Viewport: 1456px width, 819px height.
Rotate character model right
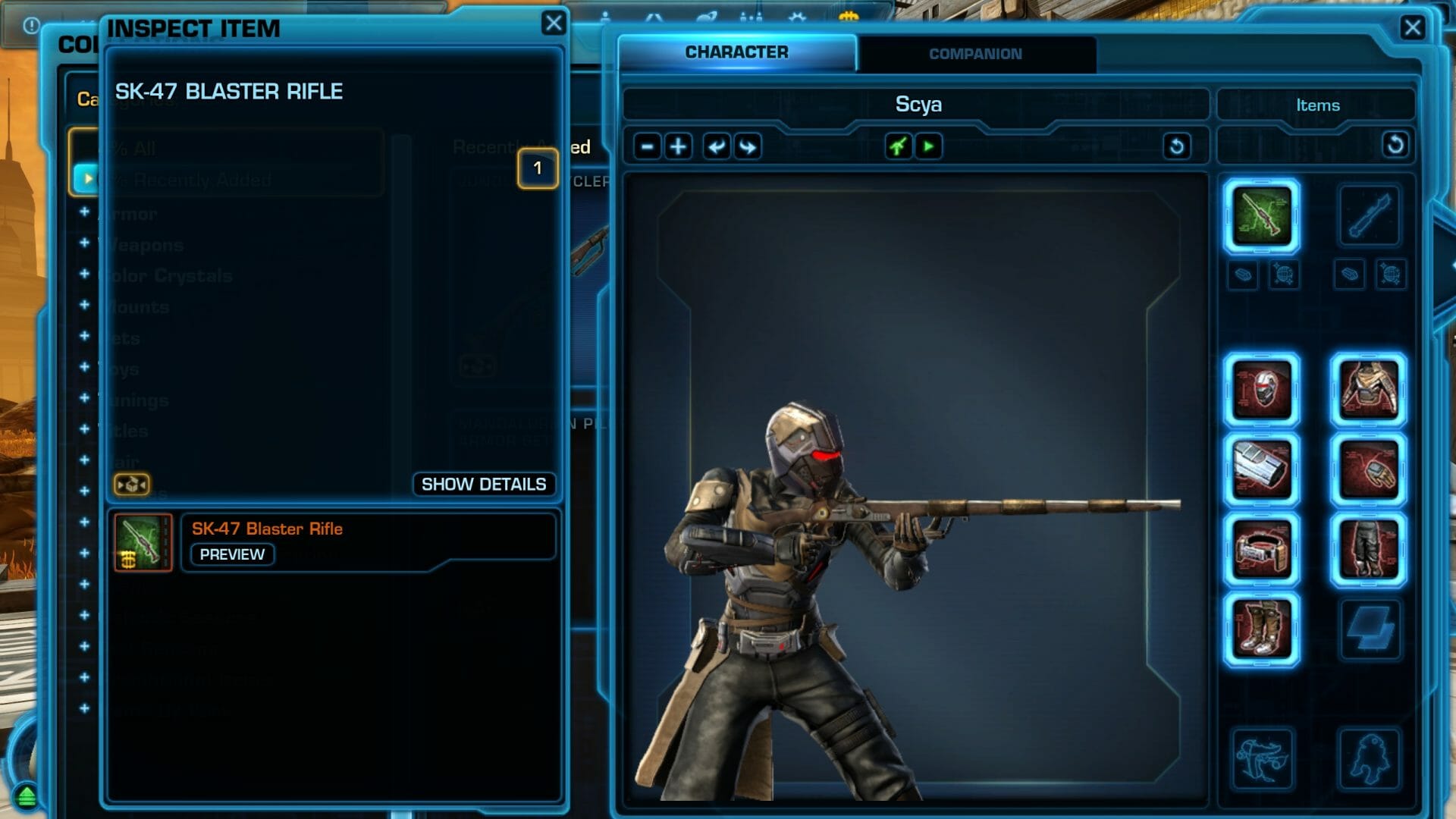coord(748,146)
